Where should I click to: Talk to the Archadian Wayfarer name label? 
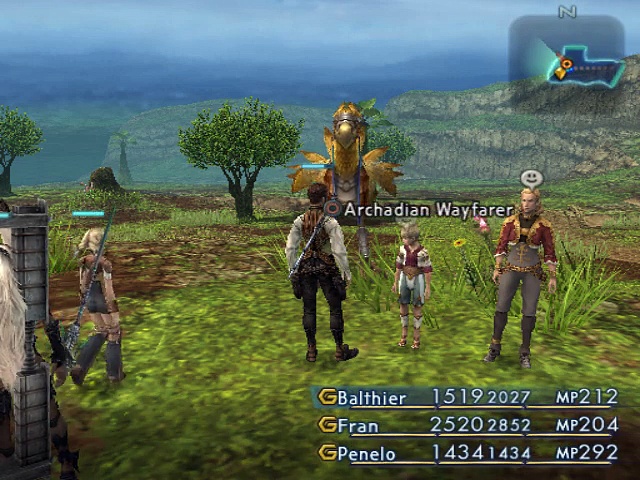click(x=428, y=210)
